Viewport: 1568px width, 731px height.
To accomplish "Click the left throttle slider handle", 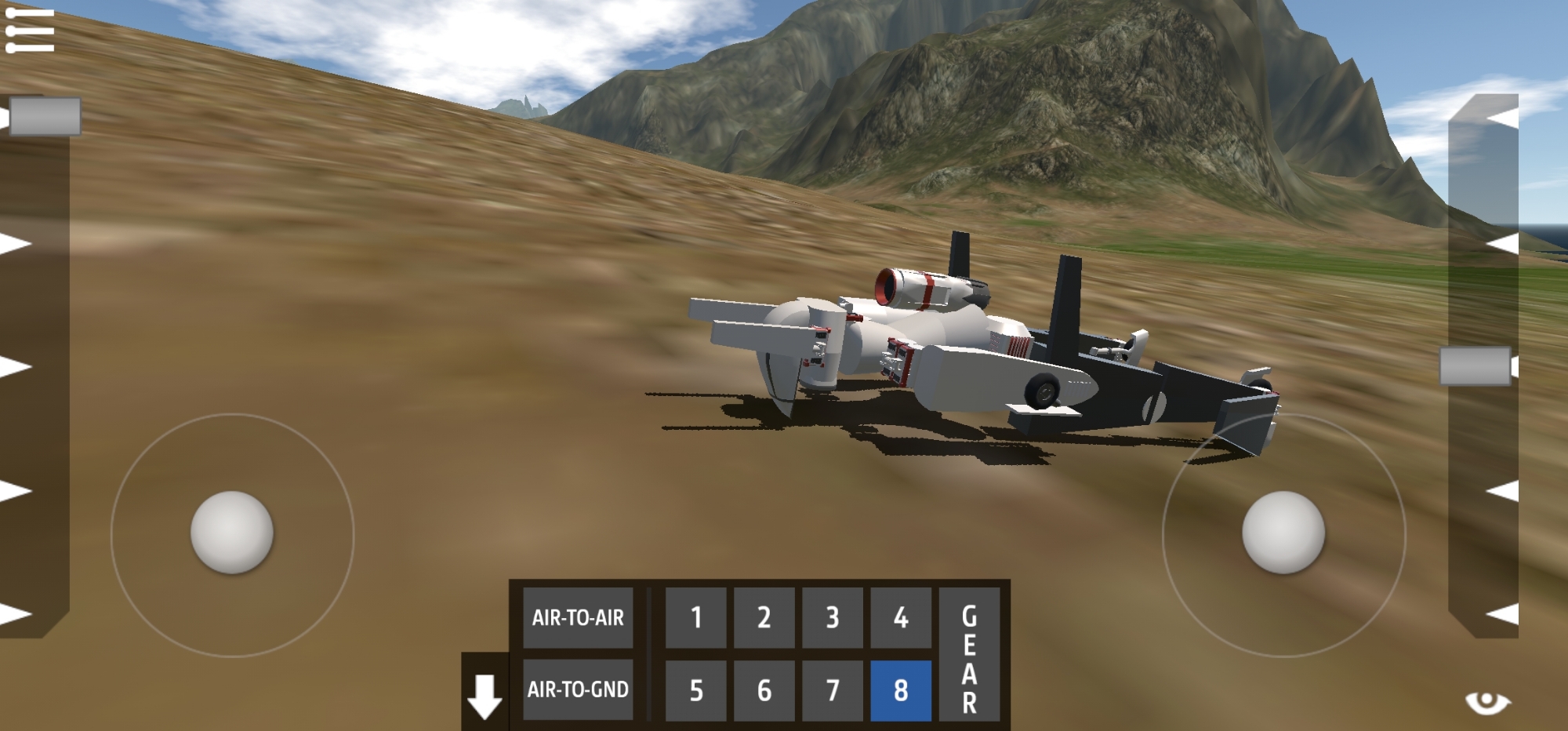I will coord(45,117).
